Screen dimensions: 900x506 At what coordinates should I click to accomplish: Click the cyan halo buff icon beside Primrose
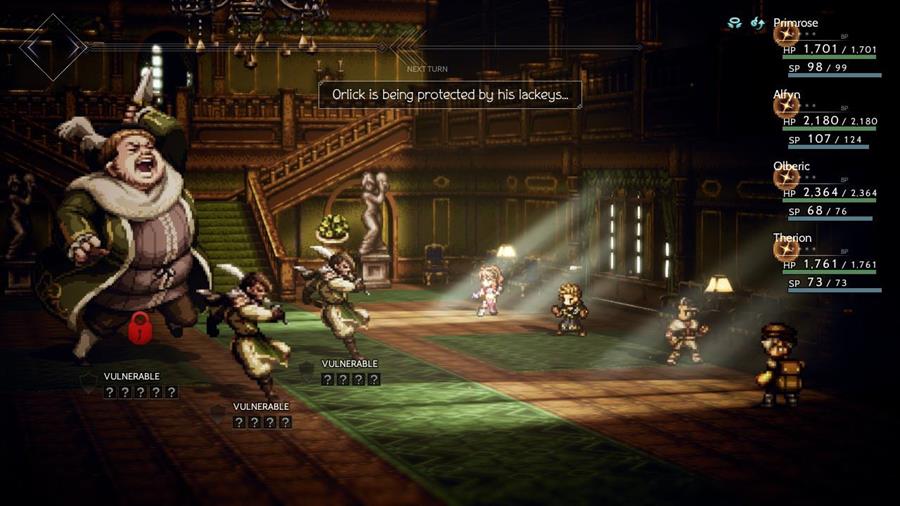pos(734,22)
